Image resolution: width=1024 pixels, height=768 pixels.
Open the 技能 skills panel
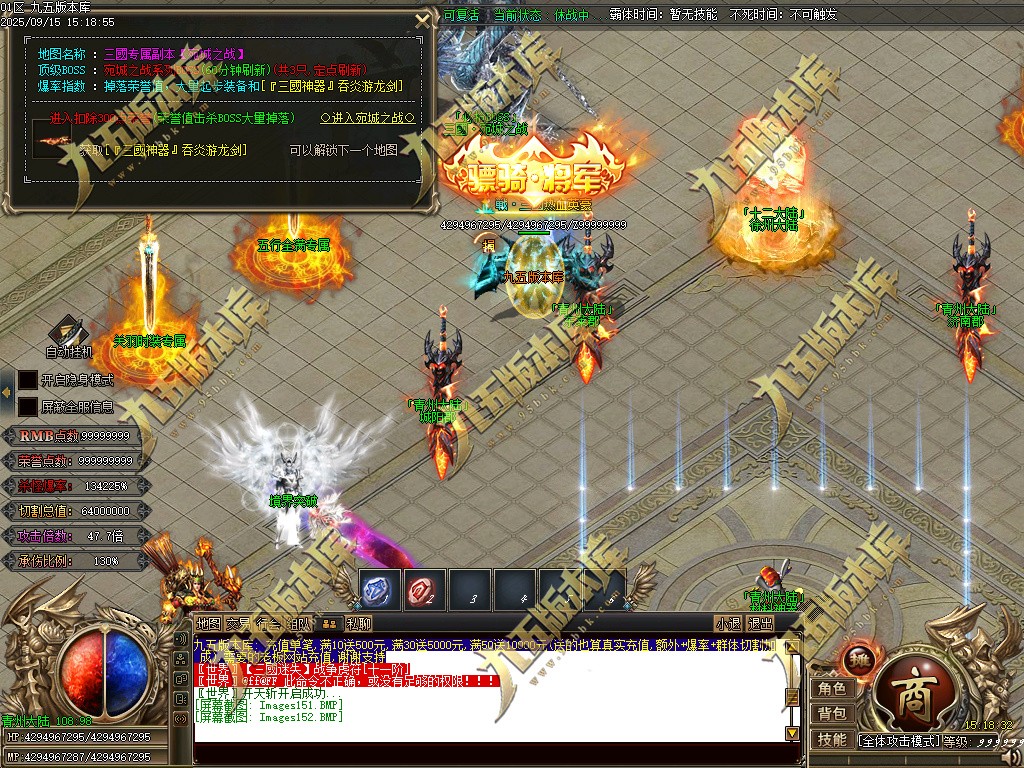pos(831,740)
